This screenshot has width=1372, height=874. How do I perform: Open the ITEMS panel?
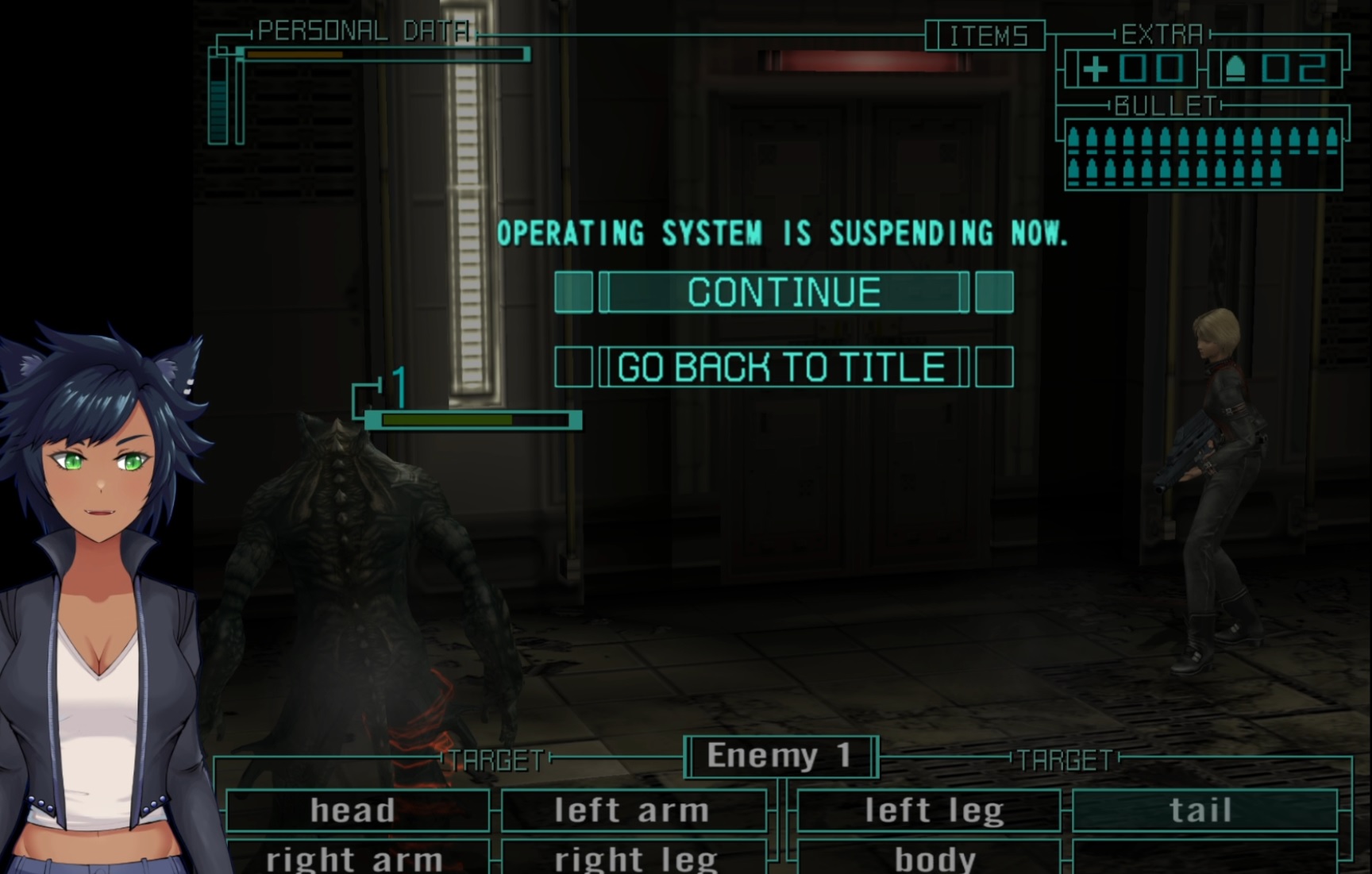pyautogui.click(x=985, y=36)
